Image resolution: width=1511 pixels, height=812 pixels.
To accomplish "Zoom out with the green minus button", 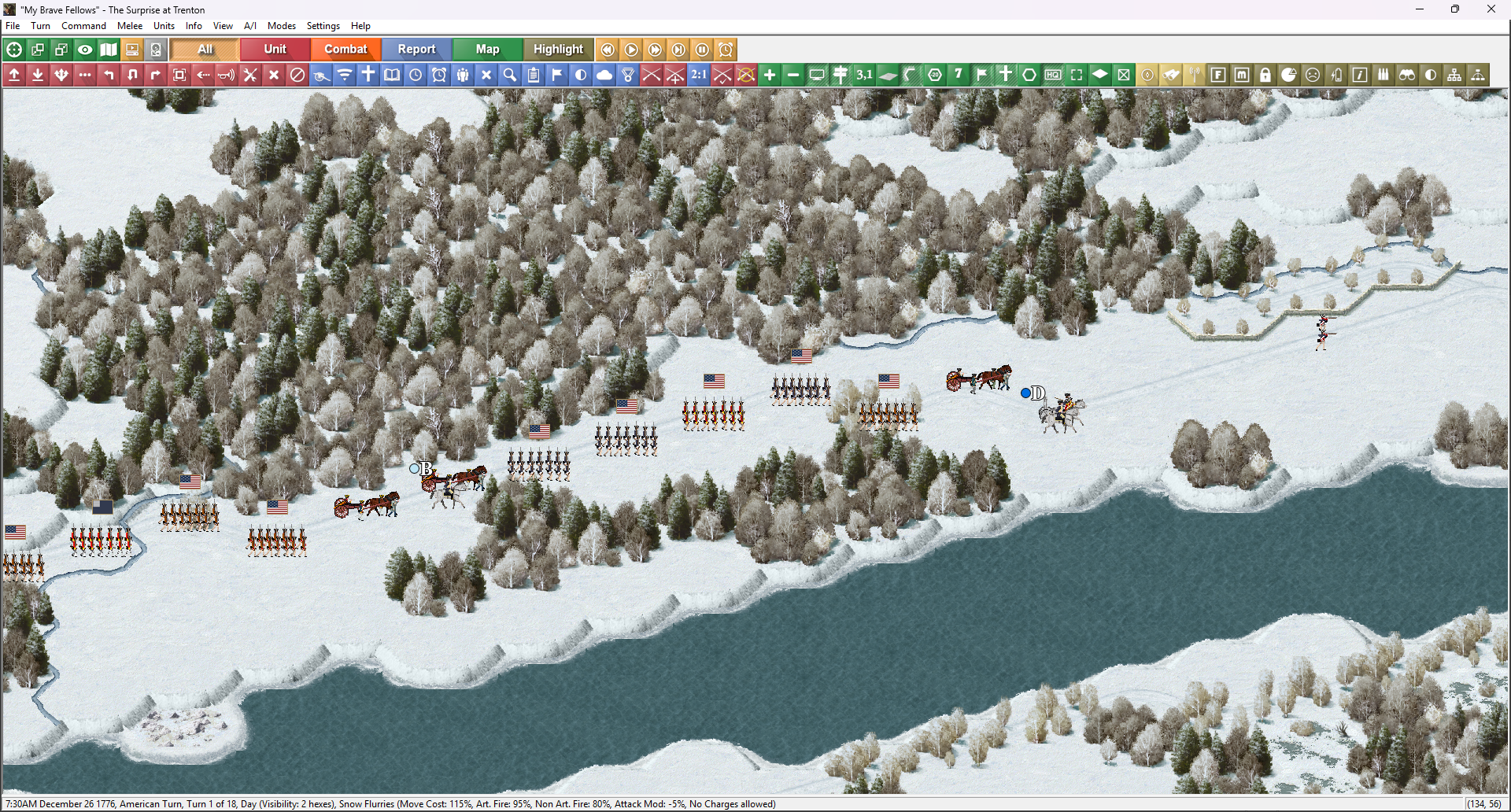I will pyautogui.click(x=793, y=75).
